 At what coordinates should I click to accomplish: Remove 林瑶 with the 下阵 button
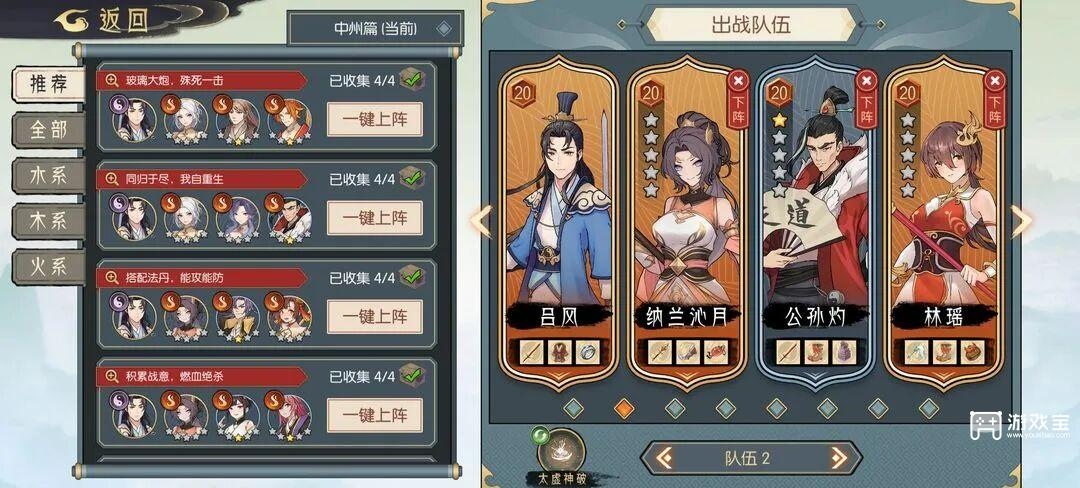(x=993, y=93)
